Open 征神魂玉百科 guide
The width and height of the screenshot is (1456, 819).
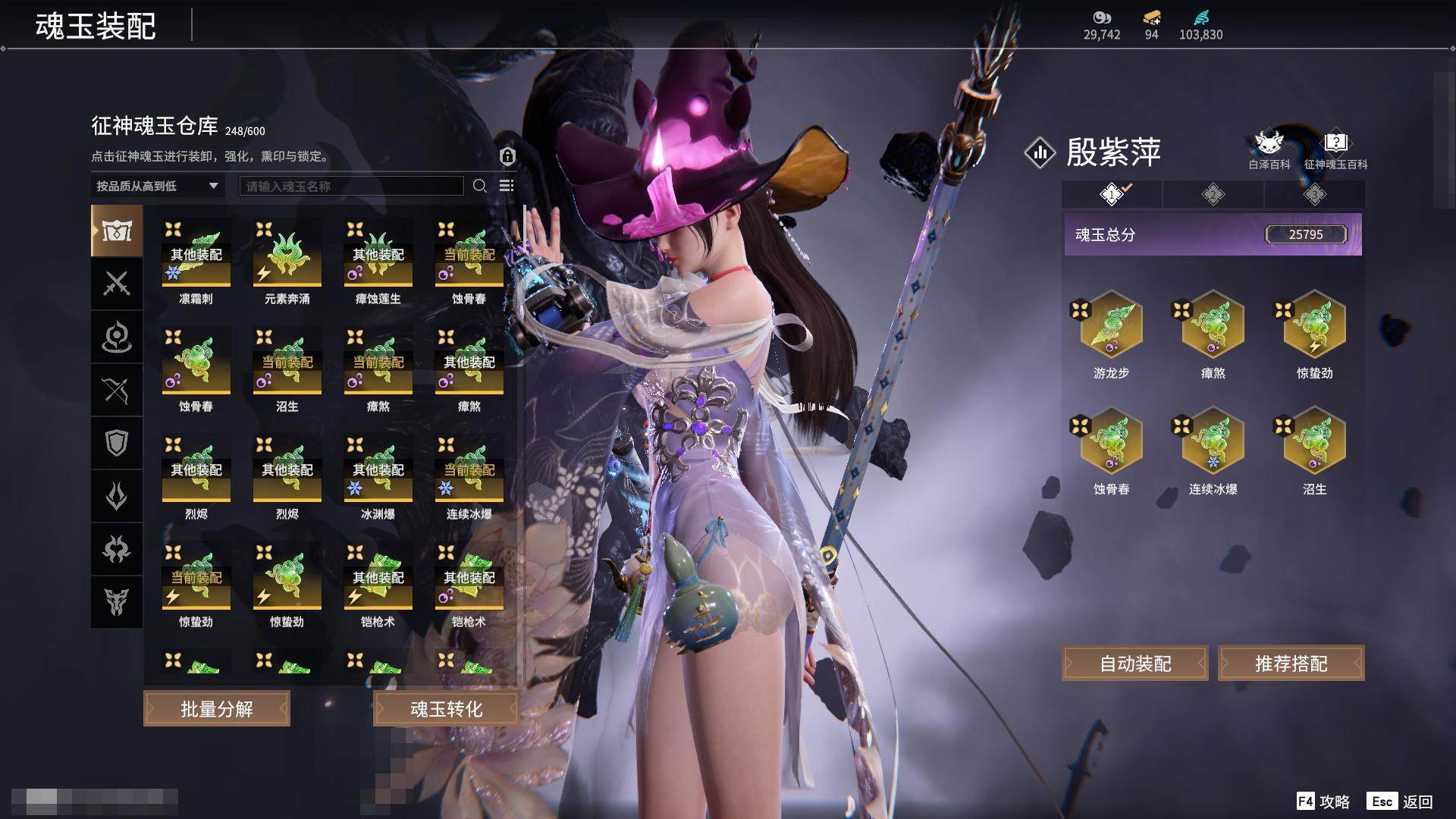pyautogui.click(x=1335, y=149)
